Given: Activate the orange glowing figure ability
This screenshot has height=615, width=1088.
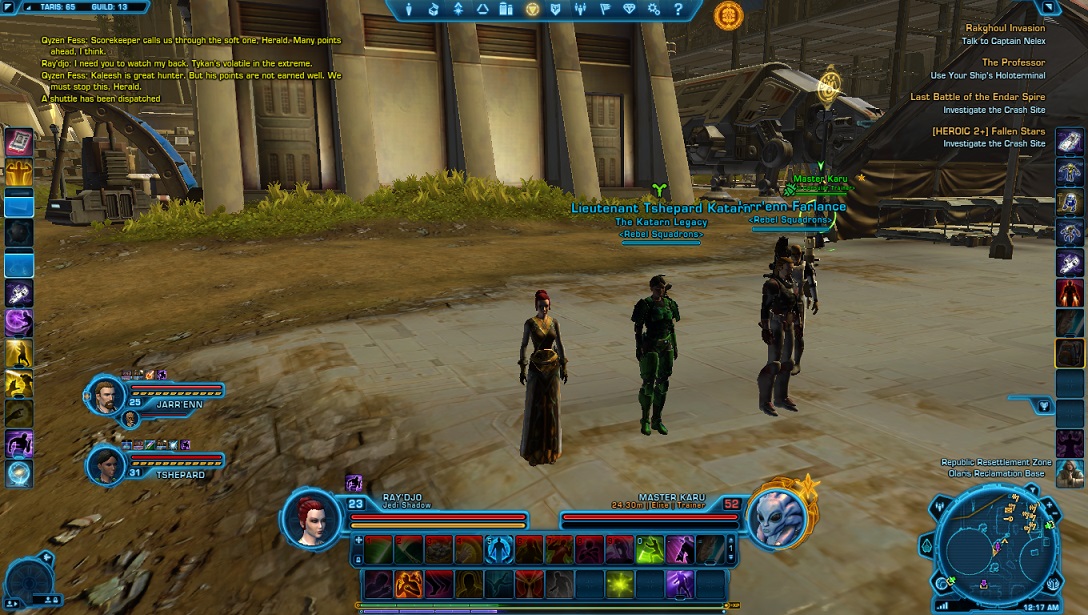Looking at the screenshot, I should click(x=408, y=583).
